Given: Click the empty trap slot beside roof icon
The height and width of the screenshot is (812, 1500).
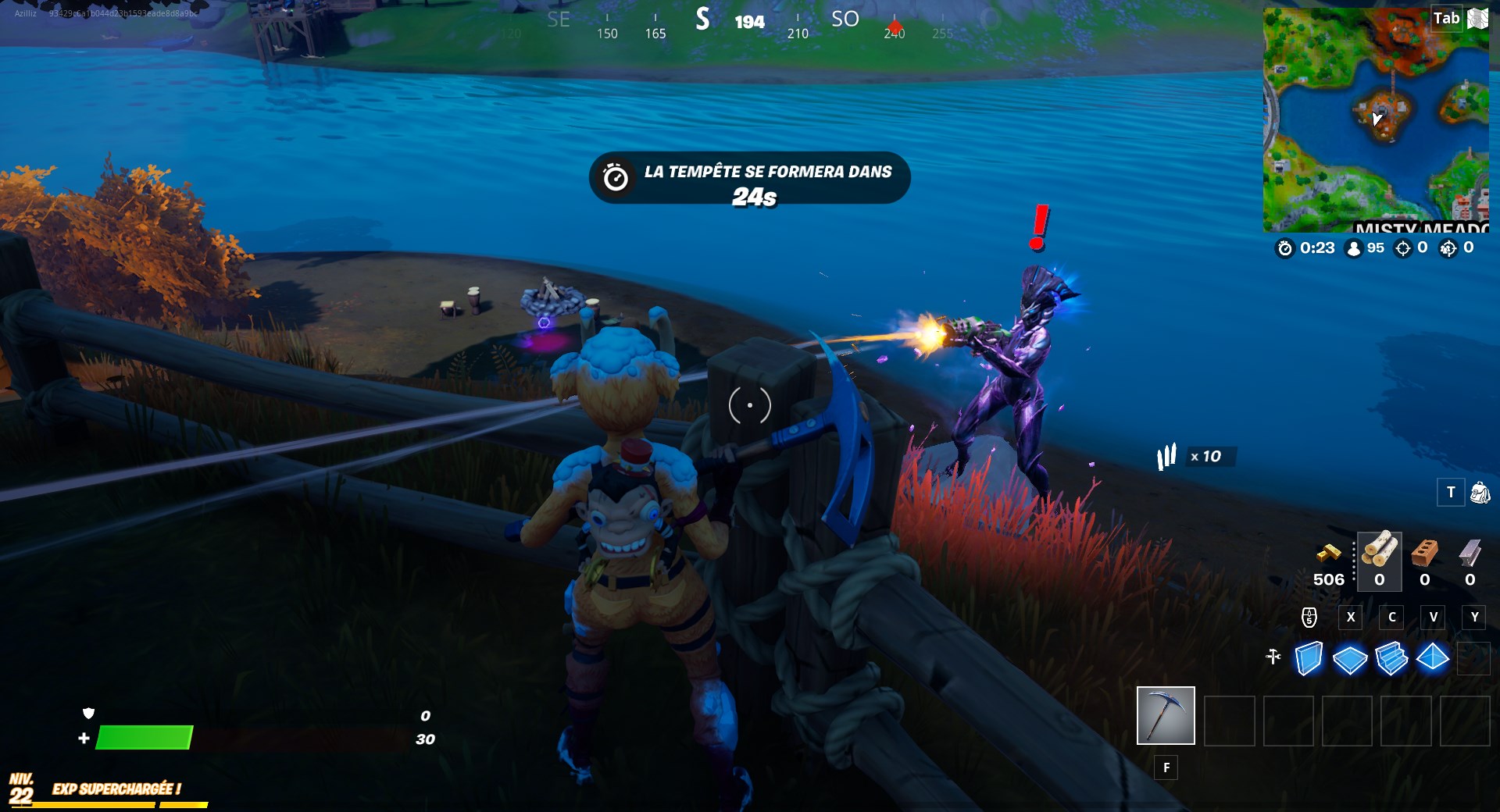Looking at the screenshot, I should [1473, 660].
